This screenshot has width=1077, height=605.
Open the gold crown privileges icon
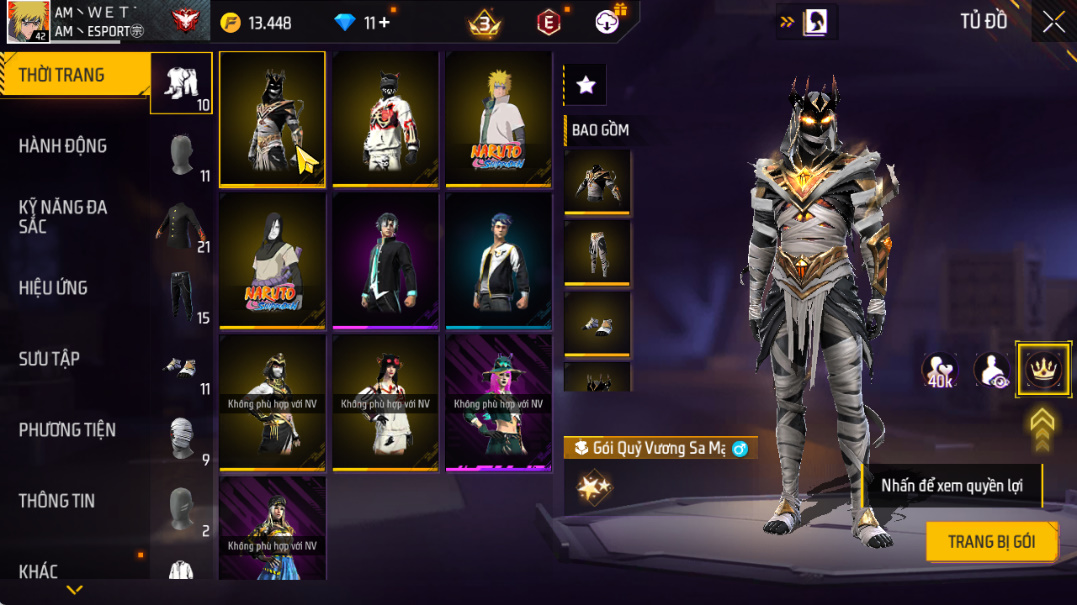click(x=1043, y=370)
